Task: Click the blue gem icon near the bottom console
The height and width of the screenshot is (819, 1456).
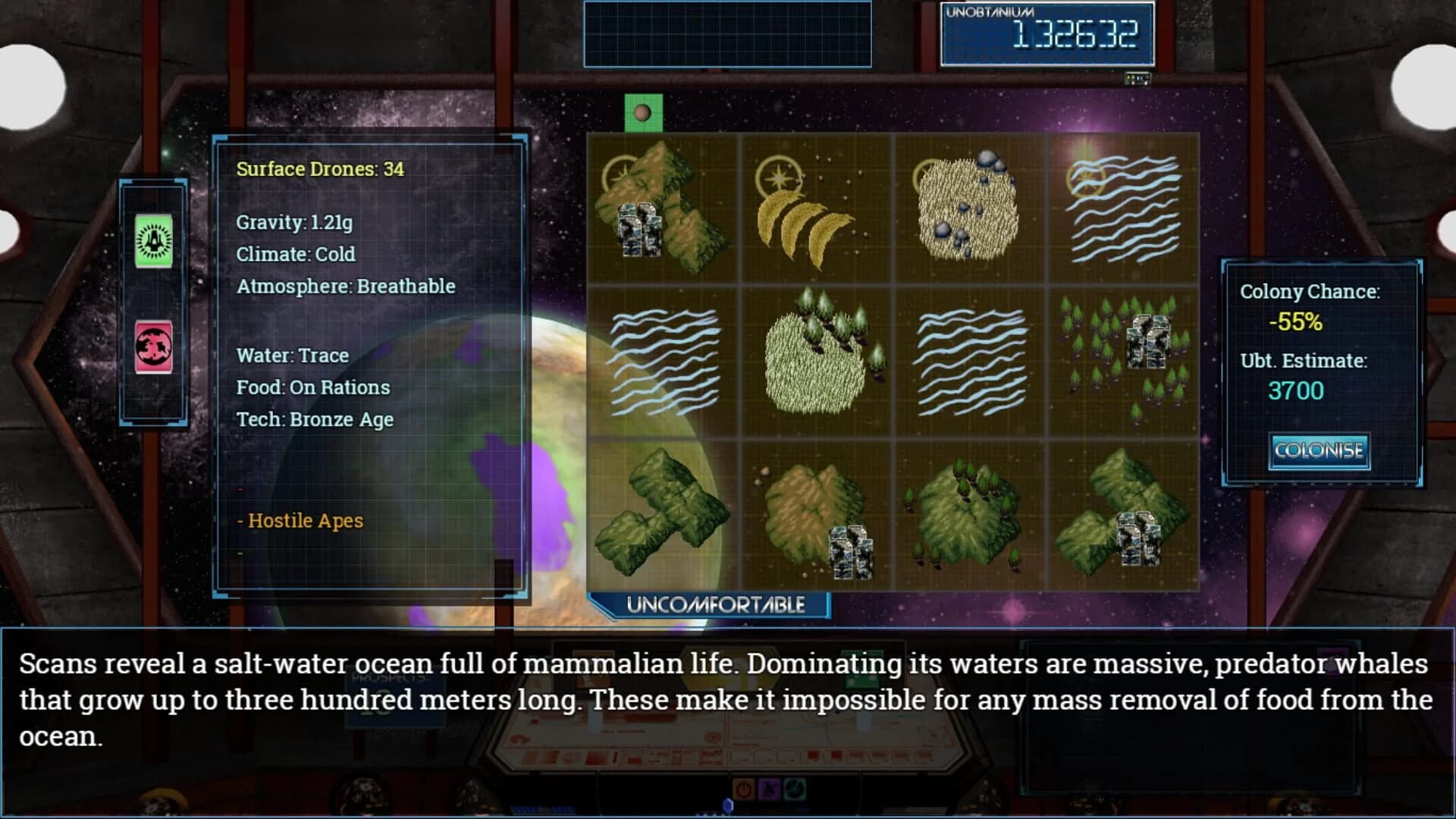Action: pos(728,805)
